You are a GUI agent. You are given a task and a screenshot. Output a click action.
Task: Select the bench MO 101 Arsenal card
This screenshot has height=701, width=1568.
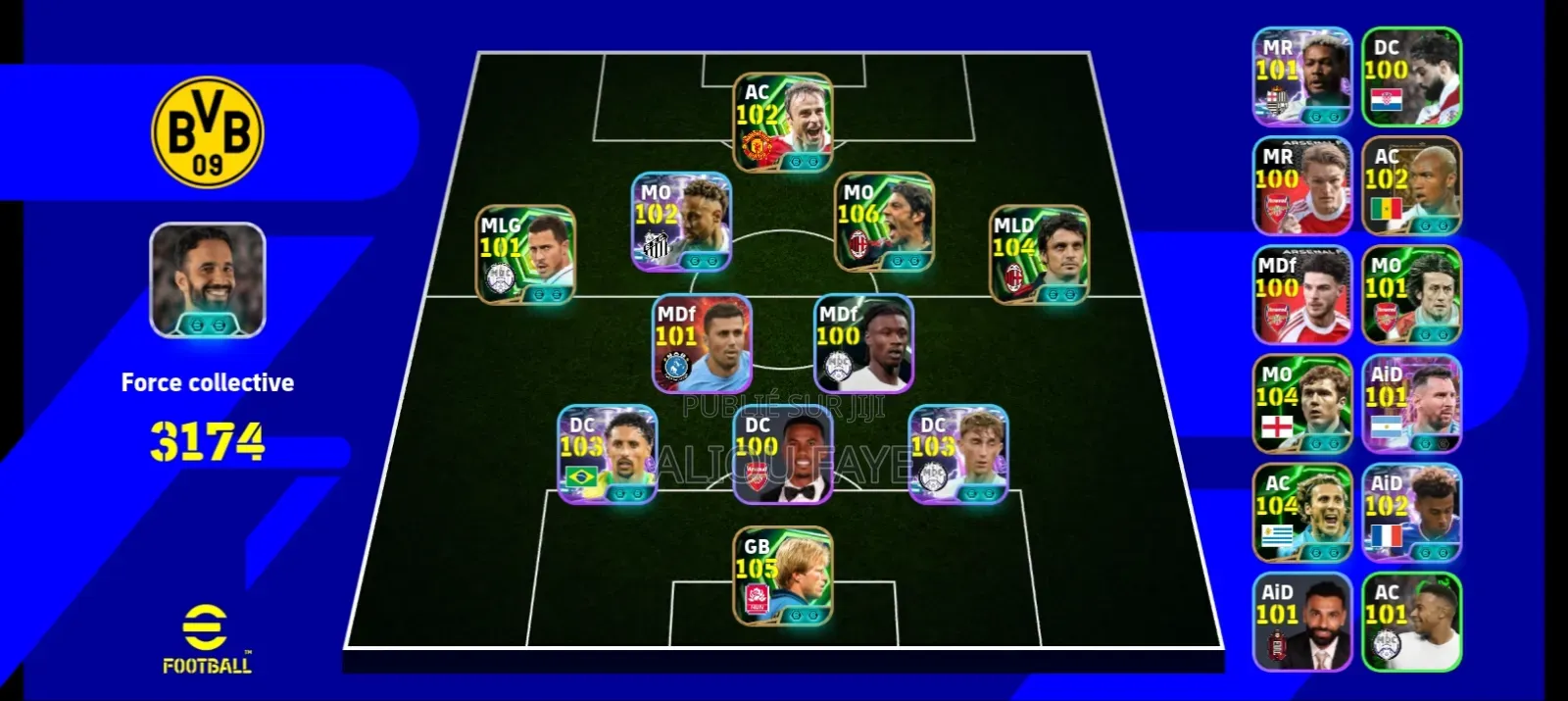1411,295
